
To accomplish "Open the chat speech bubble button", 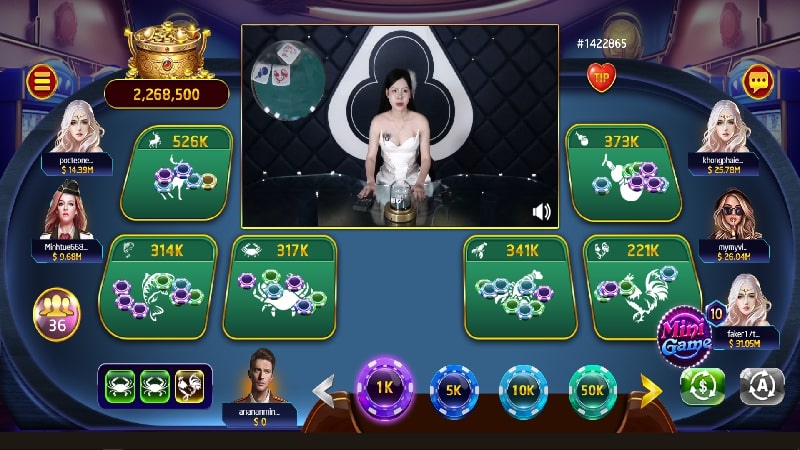I will [x=759, y=80].
